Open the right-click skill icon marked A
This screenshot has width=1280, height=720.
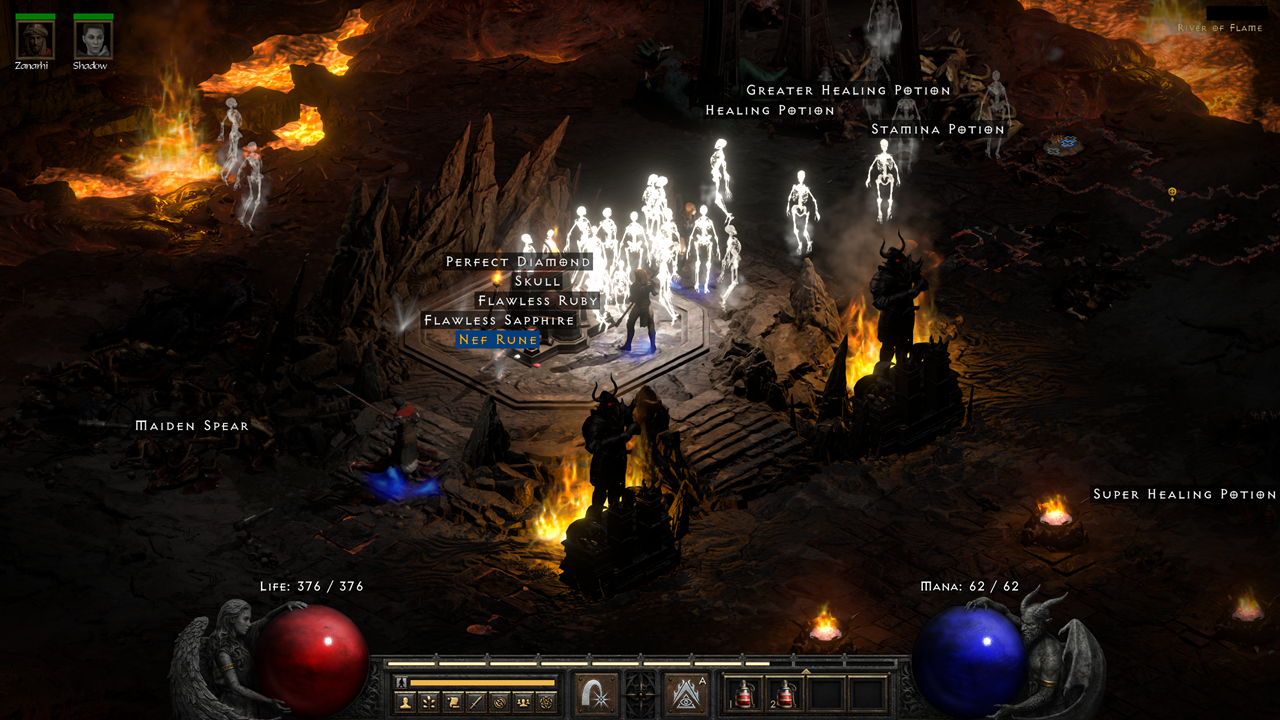coord(686,693)
